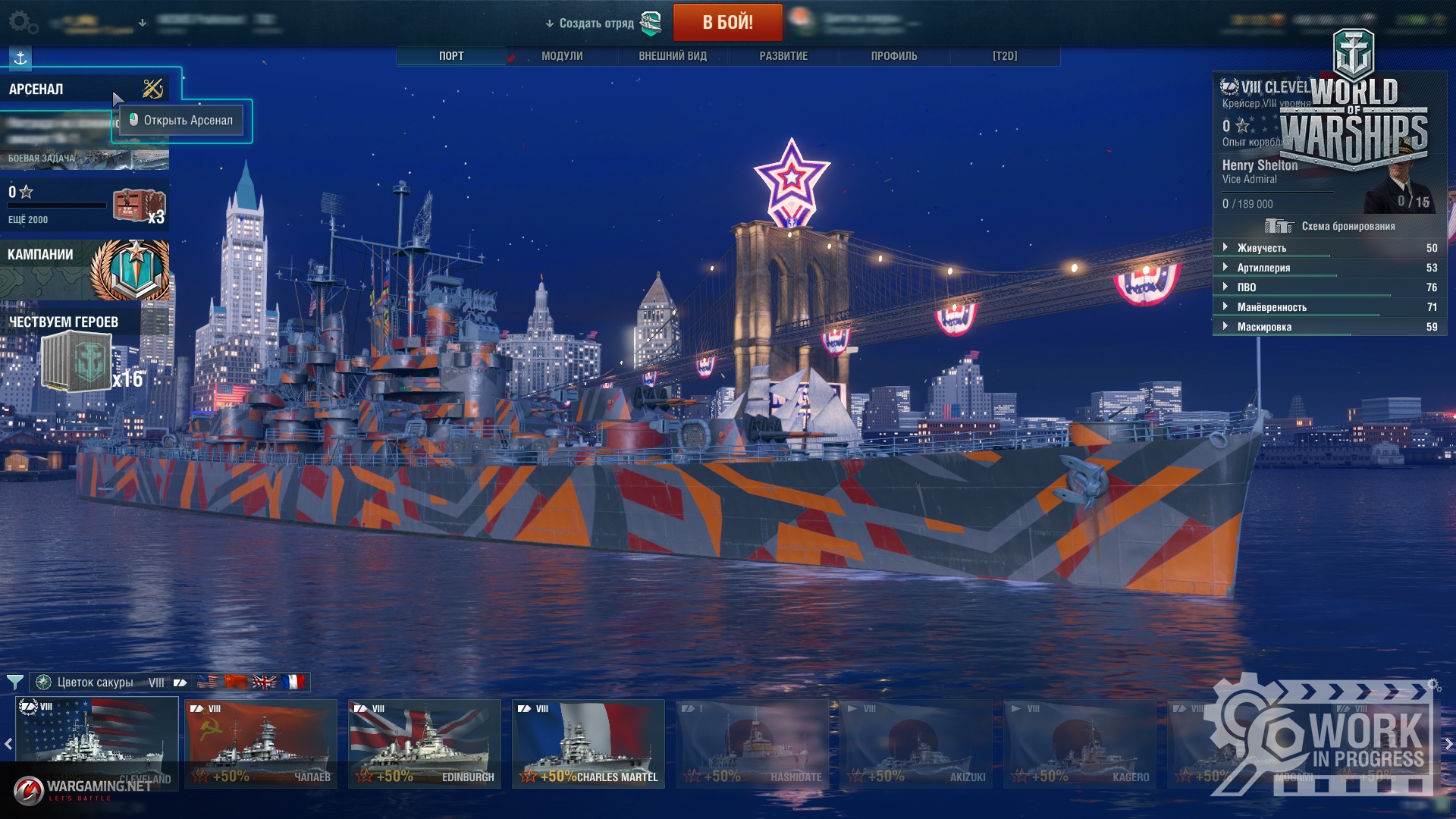This screenshot has width=1456, height=819.
Task: Show the Схема бронирования armor layout
Action: tap(1330, 226)
